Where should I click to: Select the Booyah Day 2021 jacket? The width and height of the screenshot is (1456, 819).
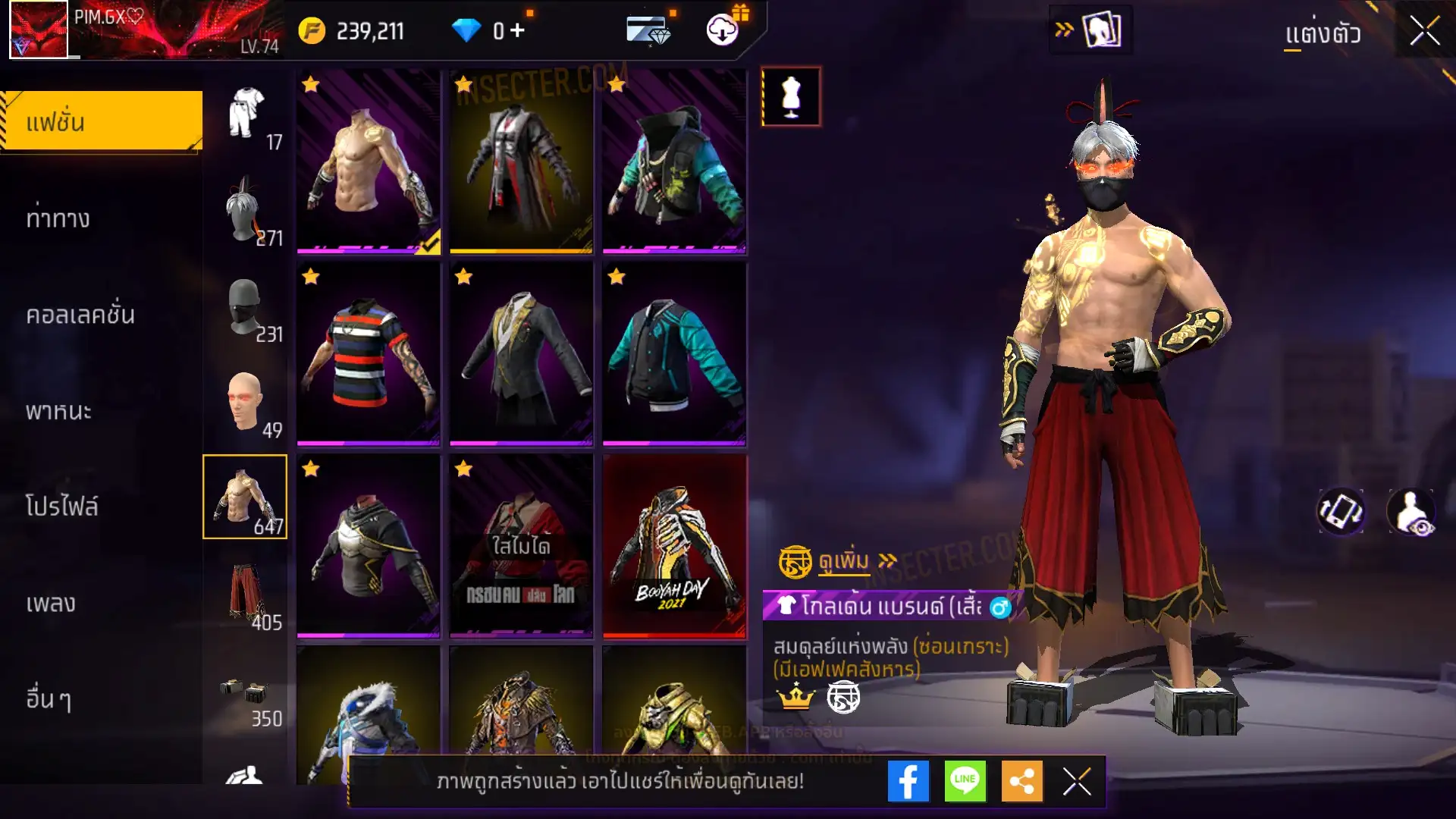coord(674,546)
